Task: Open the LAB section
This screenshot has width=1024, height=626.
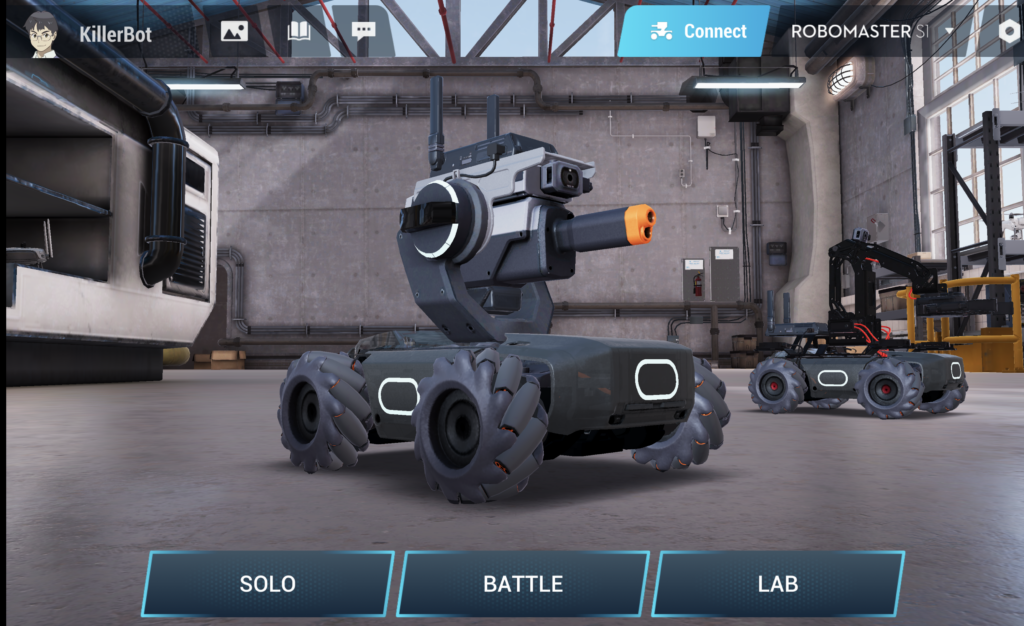Action: point(778,583)
